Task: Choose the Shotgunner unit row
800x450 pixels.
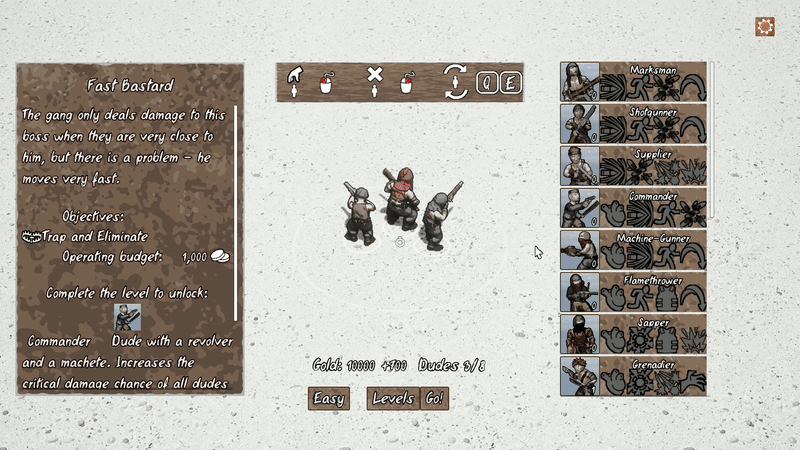Action: (x=633, y=124)
